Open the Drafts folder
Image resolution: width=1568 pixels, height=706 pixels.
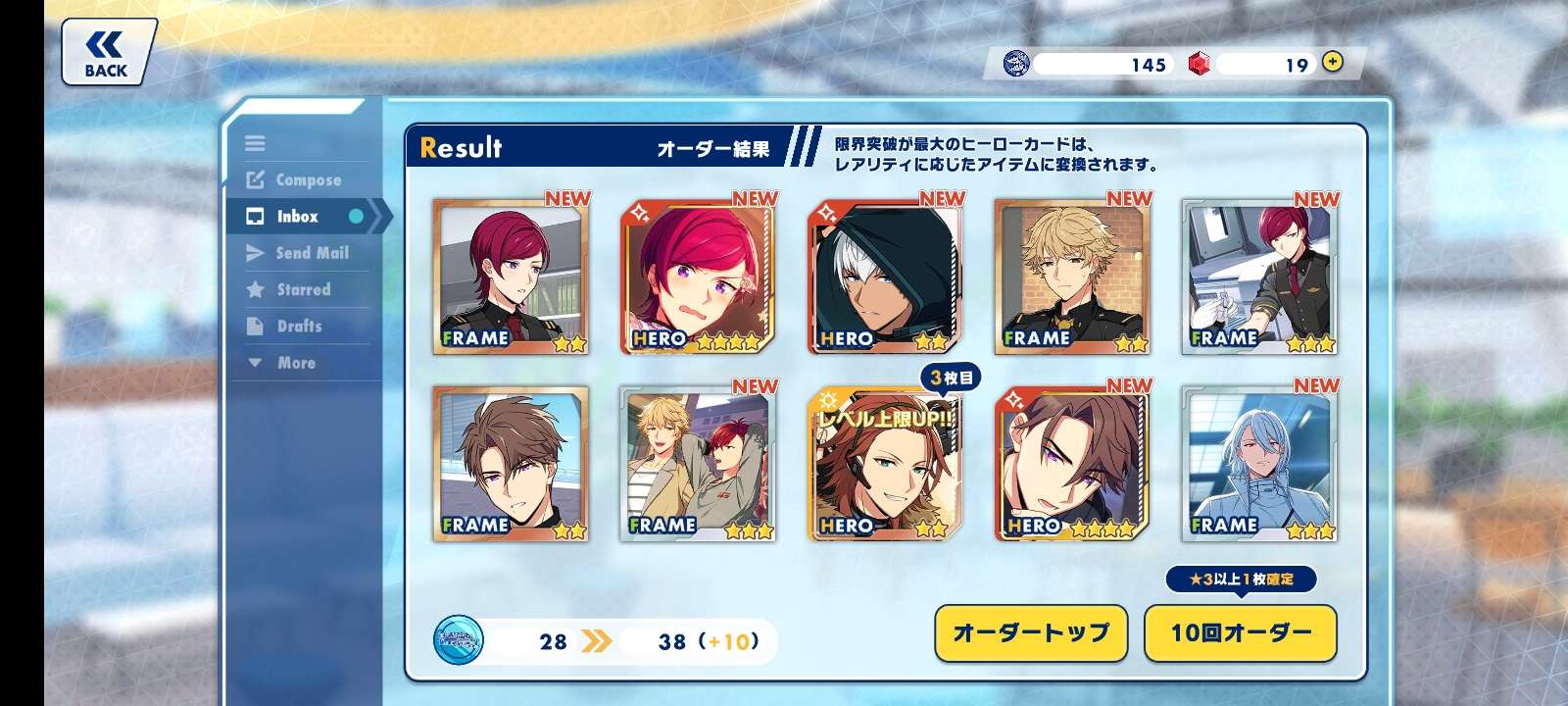click(x=299, y=326)
